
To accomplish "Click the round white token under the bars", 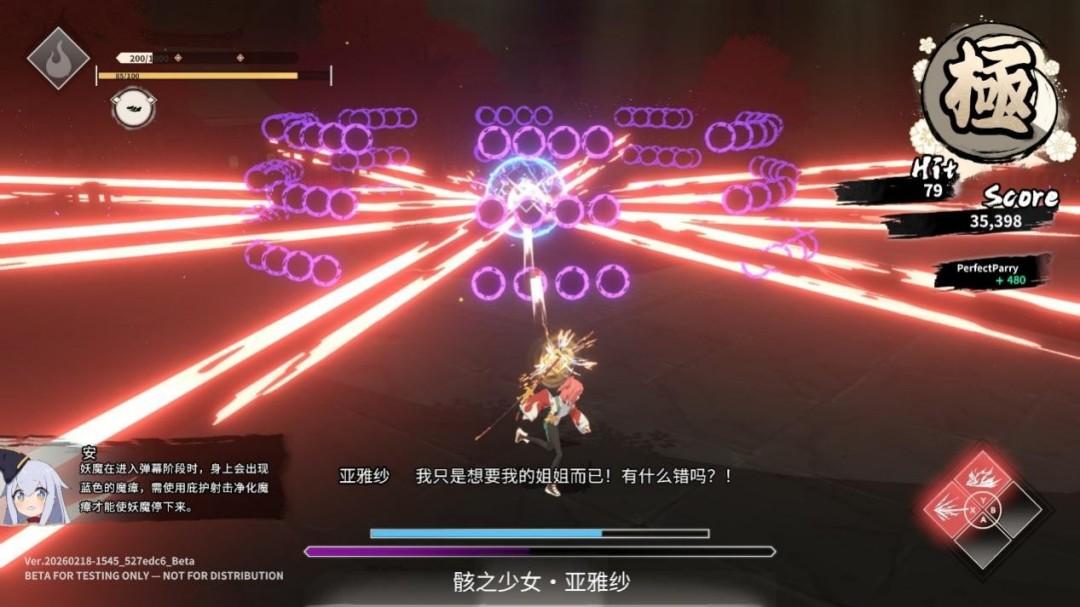I will tap(132, 108).
